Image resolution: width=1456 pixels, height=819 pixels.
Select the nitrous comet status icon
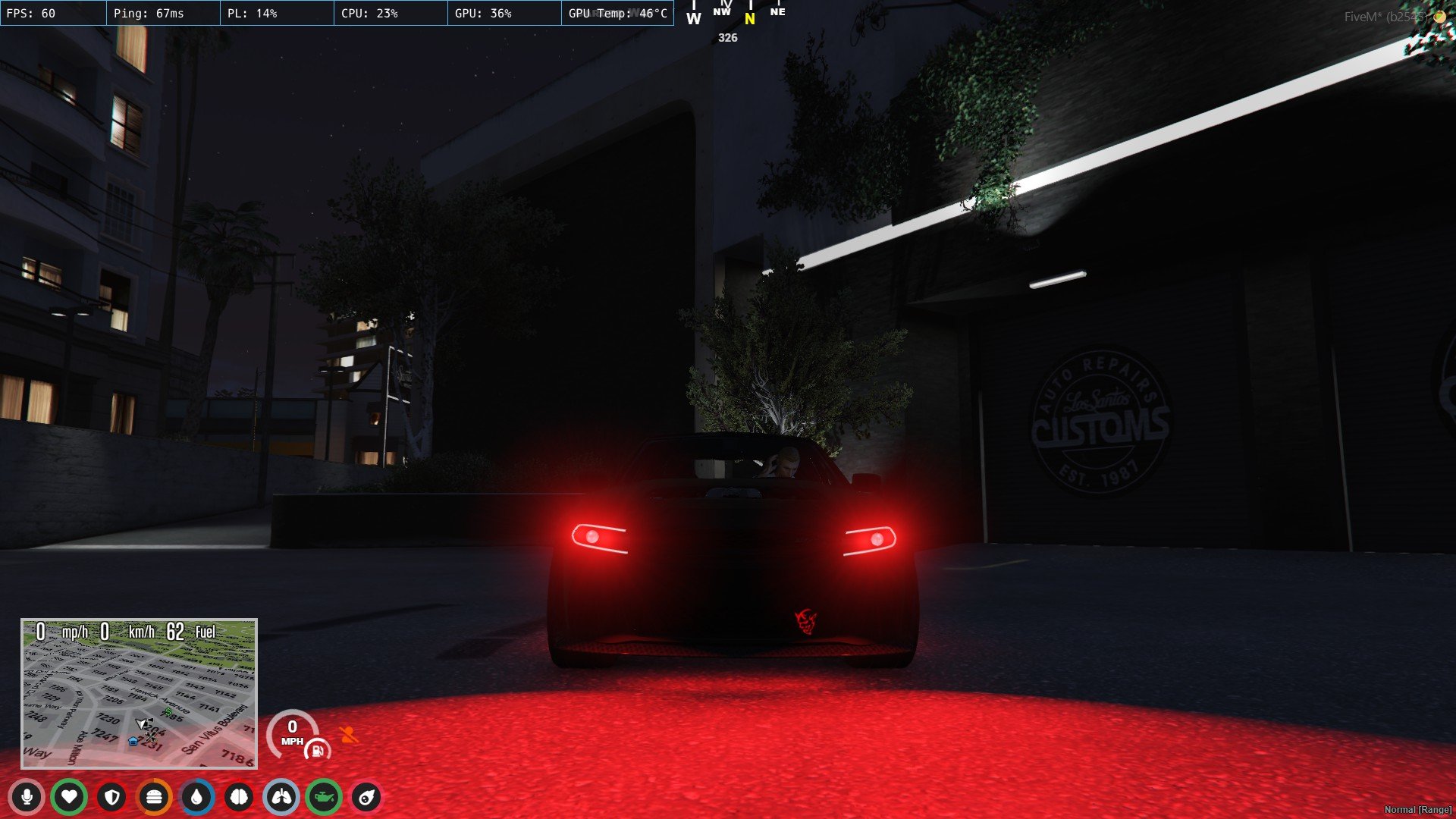point(367,797)
